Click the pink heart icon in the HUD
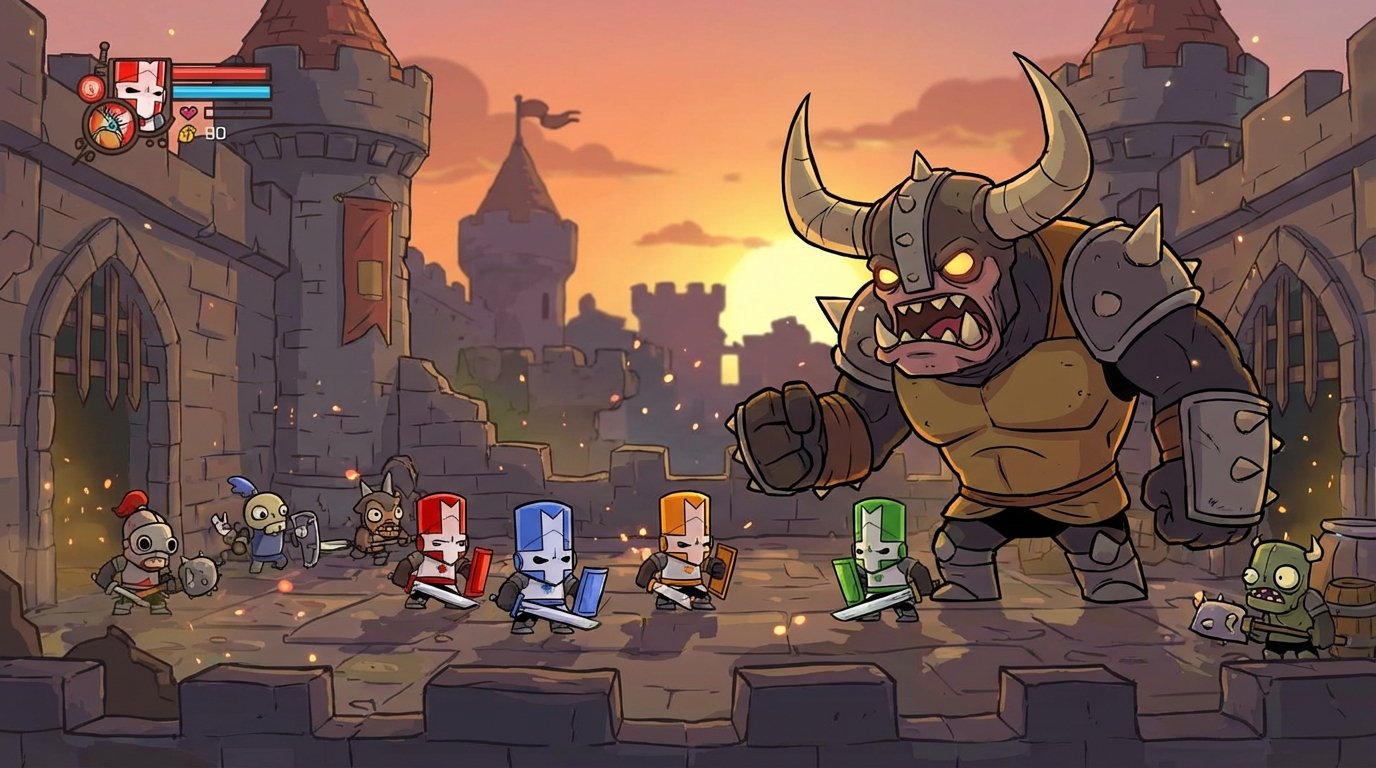1376x768 pixels. (x=188, y=112)
